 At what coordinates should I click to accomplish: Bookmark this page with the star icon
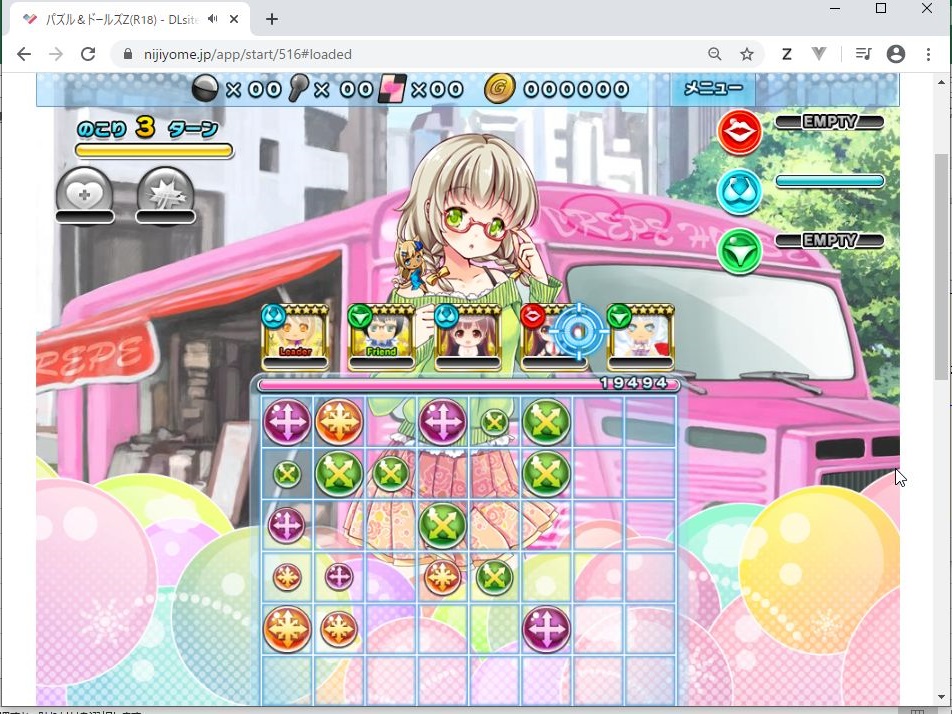click(746, 54)
